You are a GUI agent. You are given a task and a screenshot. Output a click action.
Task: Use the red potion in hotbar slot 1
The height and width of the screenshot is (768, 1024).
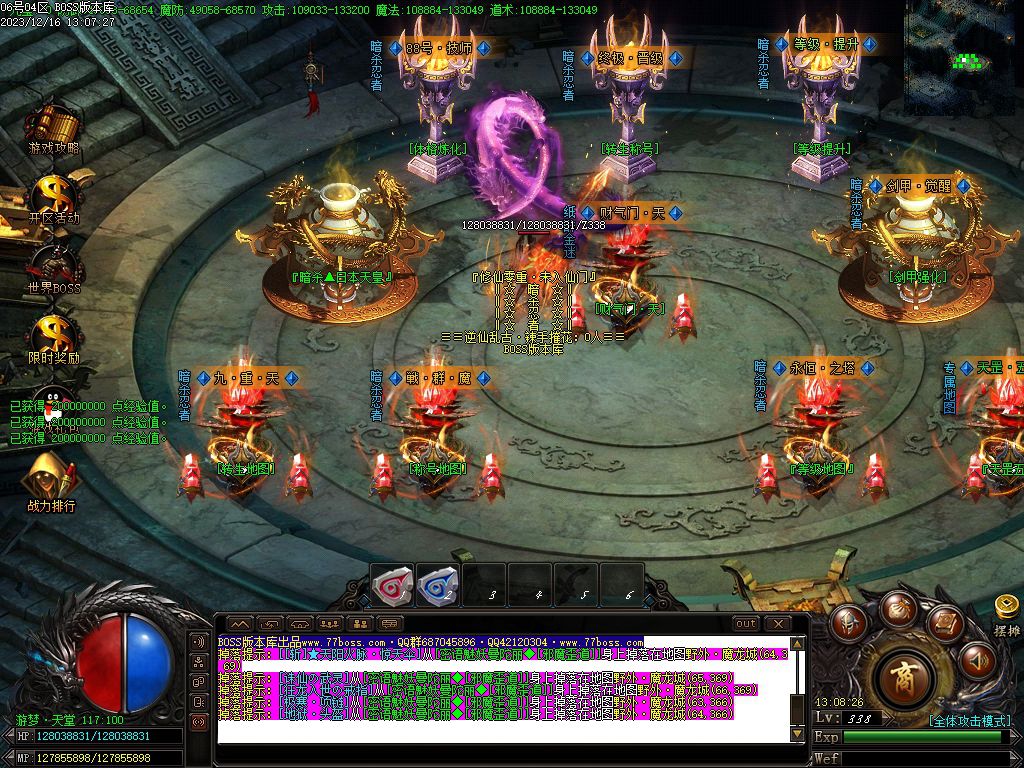tap(392, 584)
